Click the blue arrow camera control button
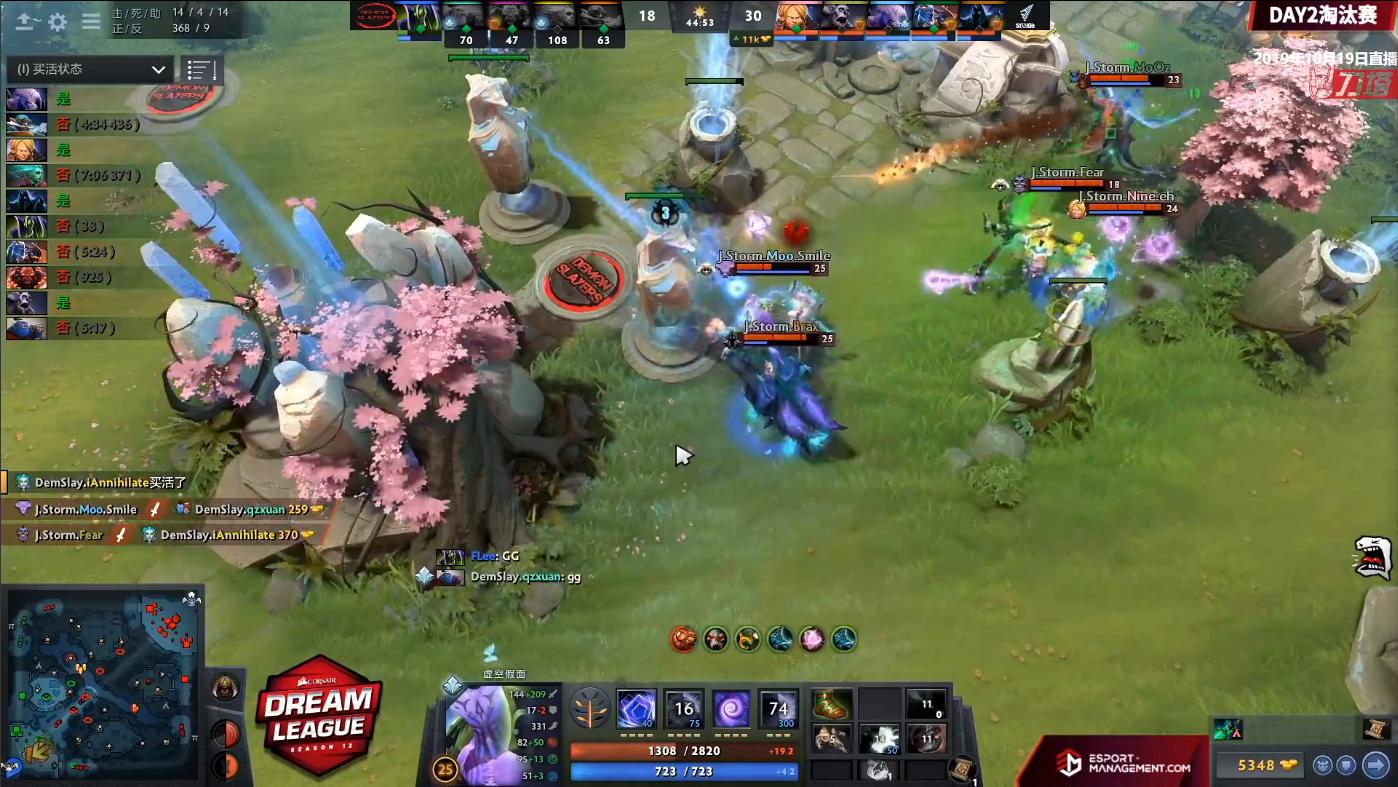 click(x=1375, y=764)
